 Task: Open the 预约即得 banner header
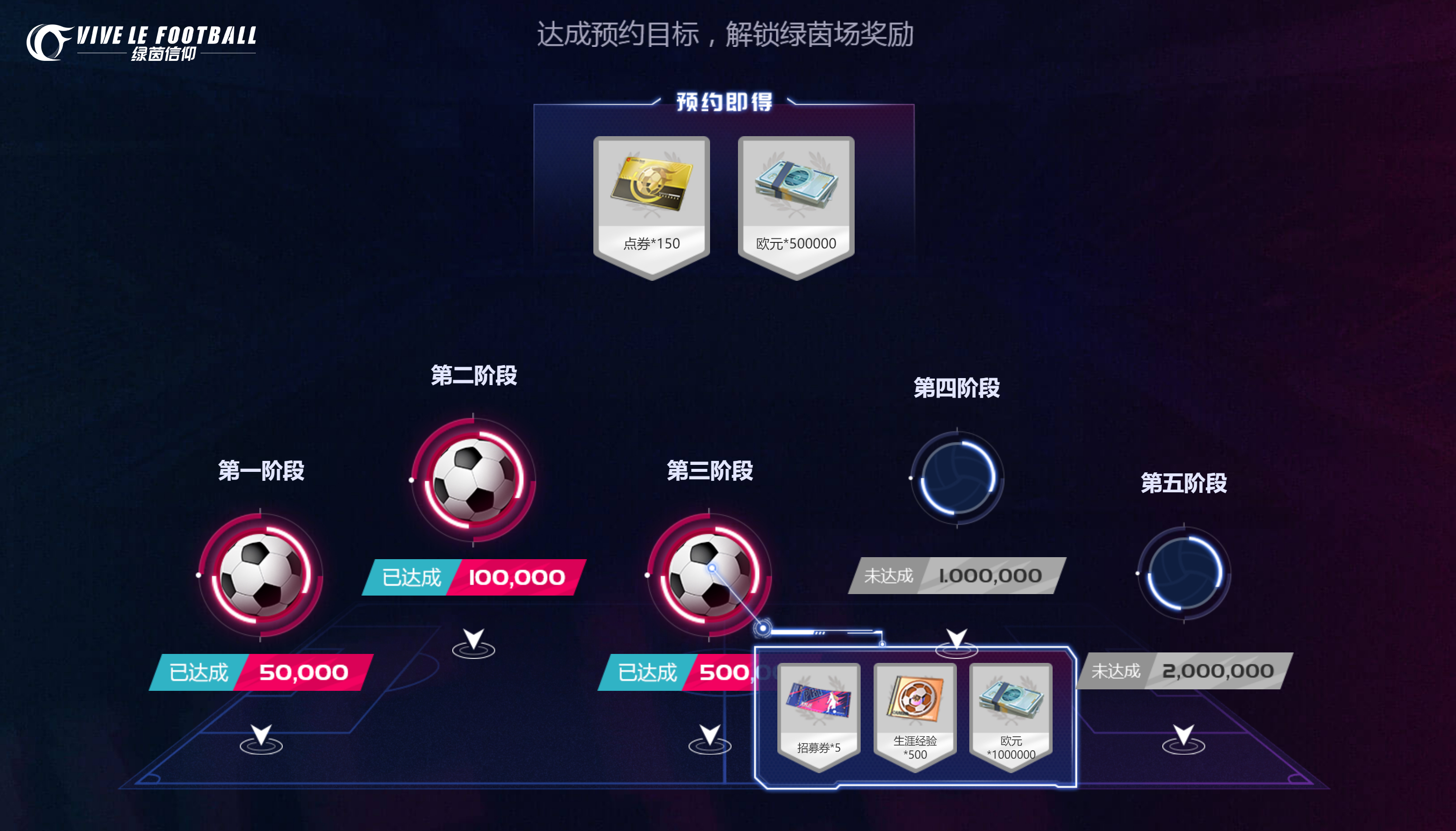[x=725, y=104]
